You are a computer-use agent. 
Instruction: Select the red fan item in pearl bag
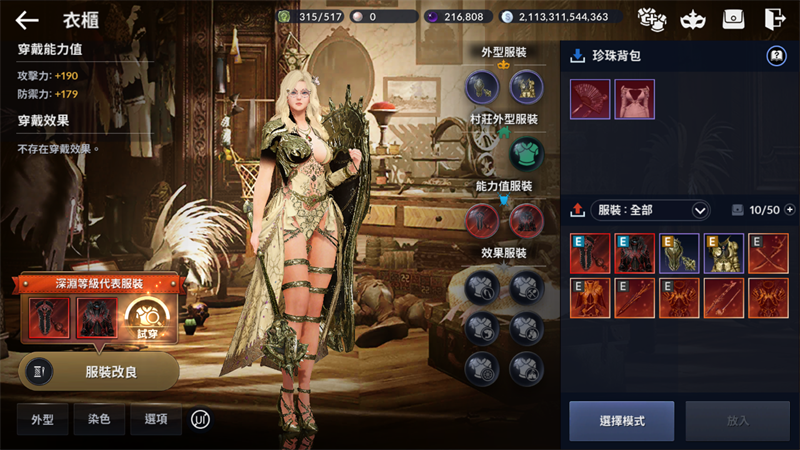coord(590,100)
